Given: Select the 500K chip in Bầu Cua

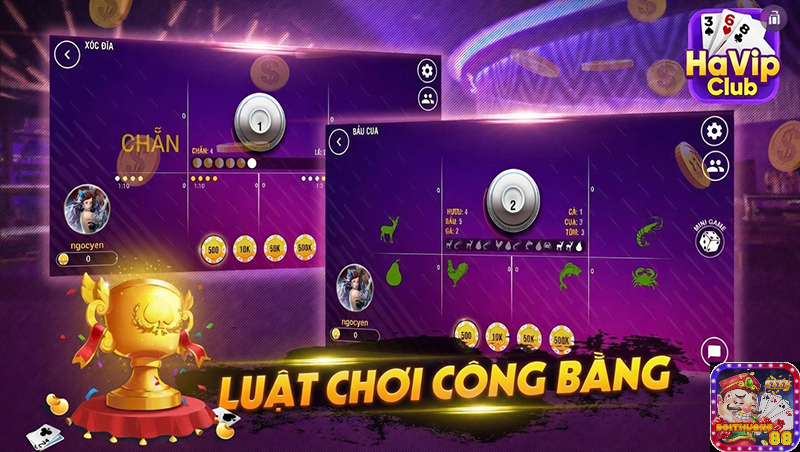Looking at the screenshot, I should pos(561,338).
